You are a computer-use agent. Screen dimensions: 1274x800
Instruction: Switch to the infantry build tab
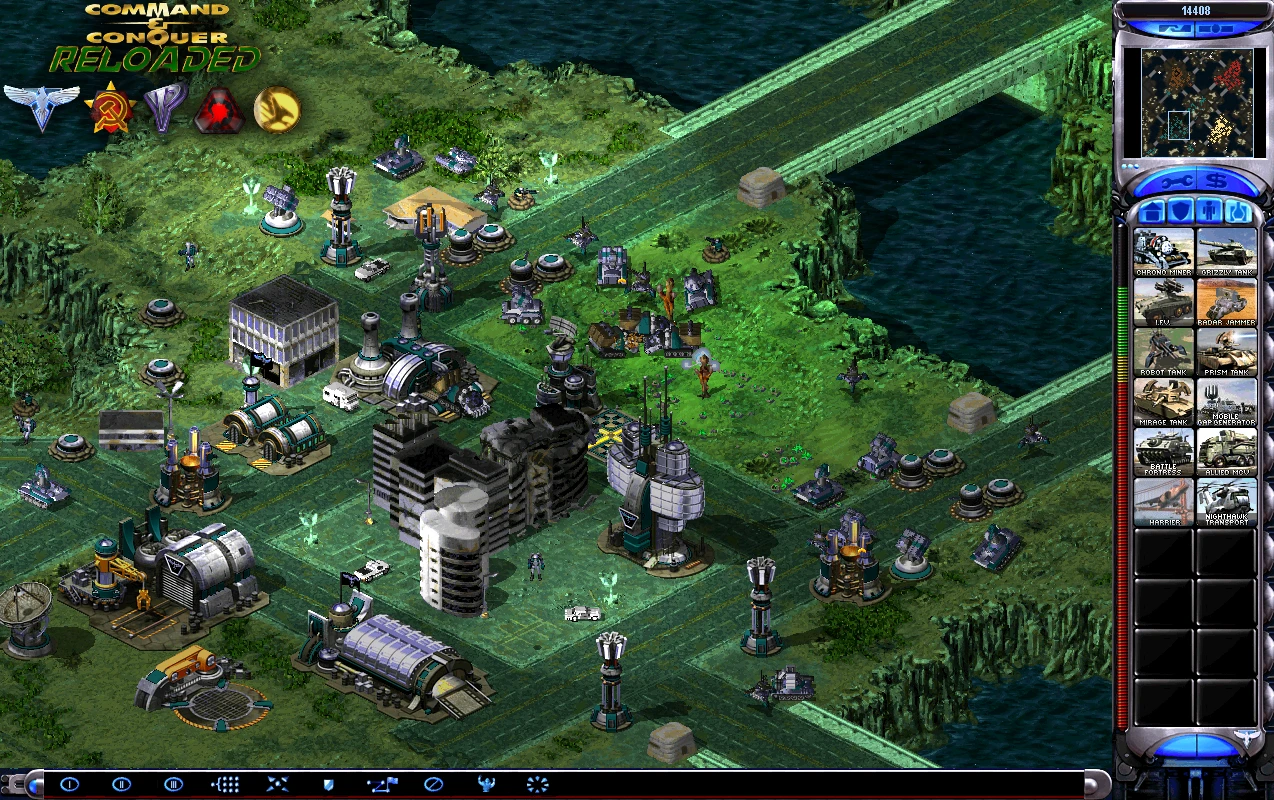(x=1209, y=212)
